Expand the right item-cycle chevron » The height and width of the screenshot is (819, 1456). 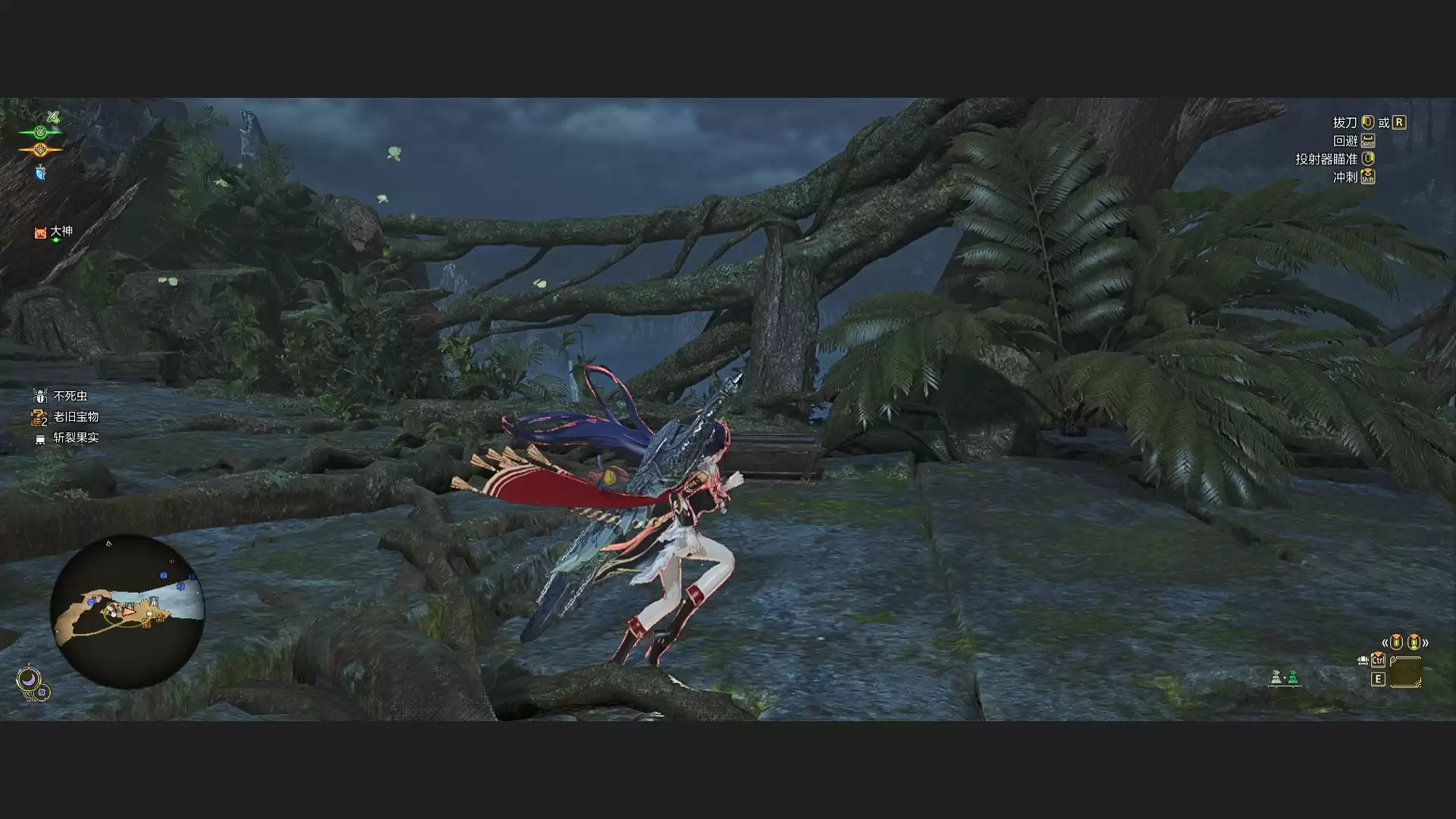(1426, 643)
